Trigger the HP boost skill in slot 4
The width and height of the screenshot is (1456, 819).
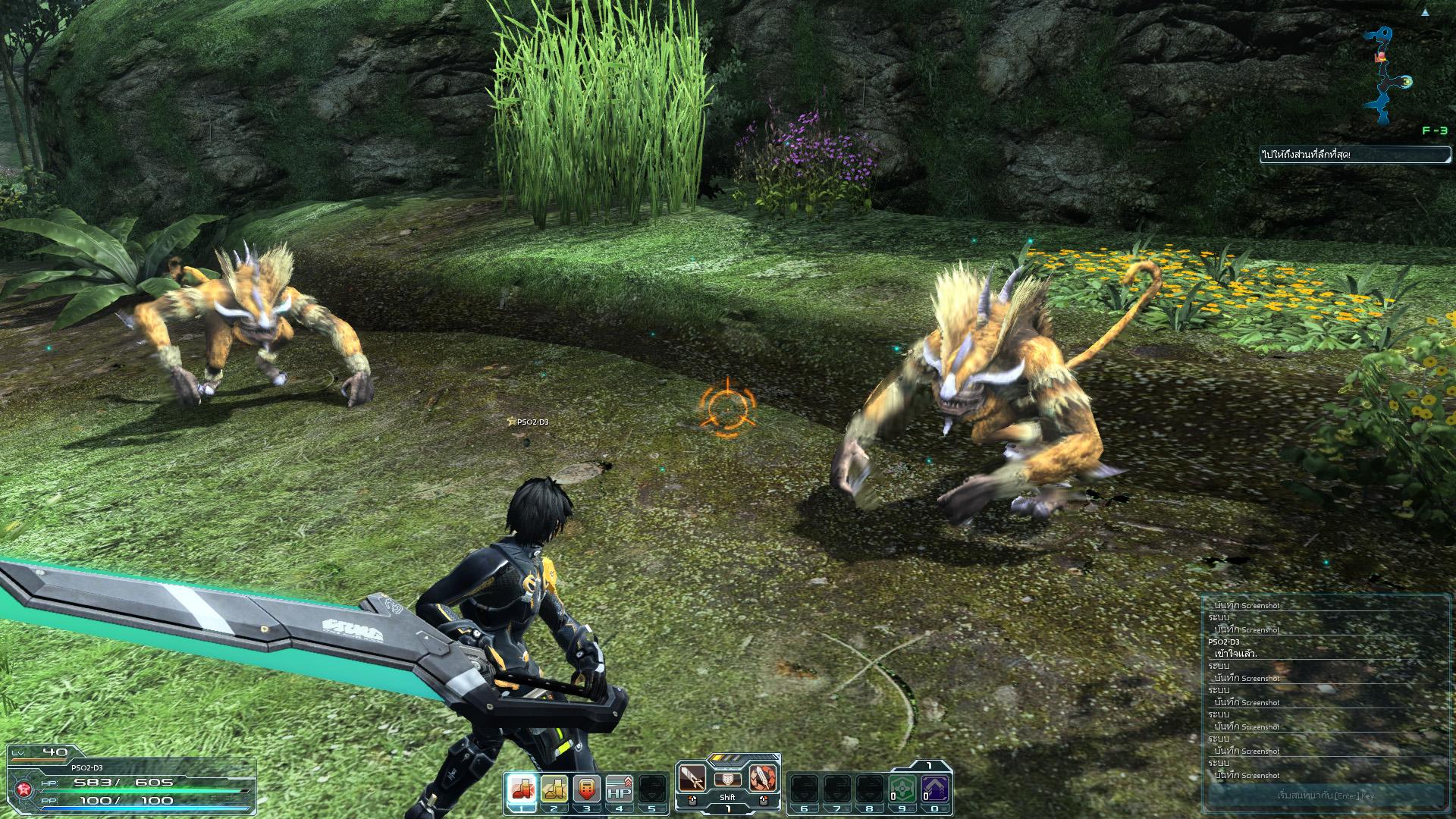coord(620,789)
